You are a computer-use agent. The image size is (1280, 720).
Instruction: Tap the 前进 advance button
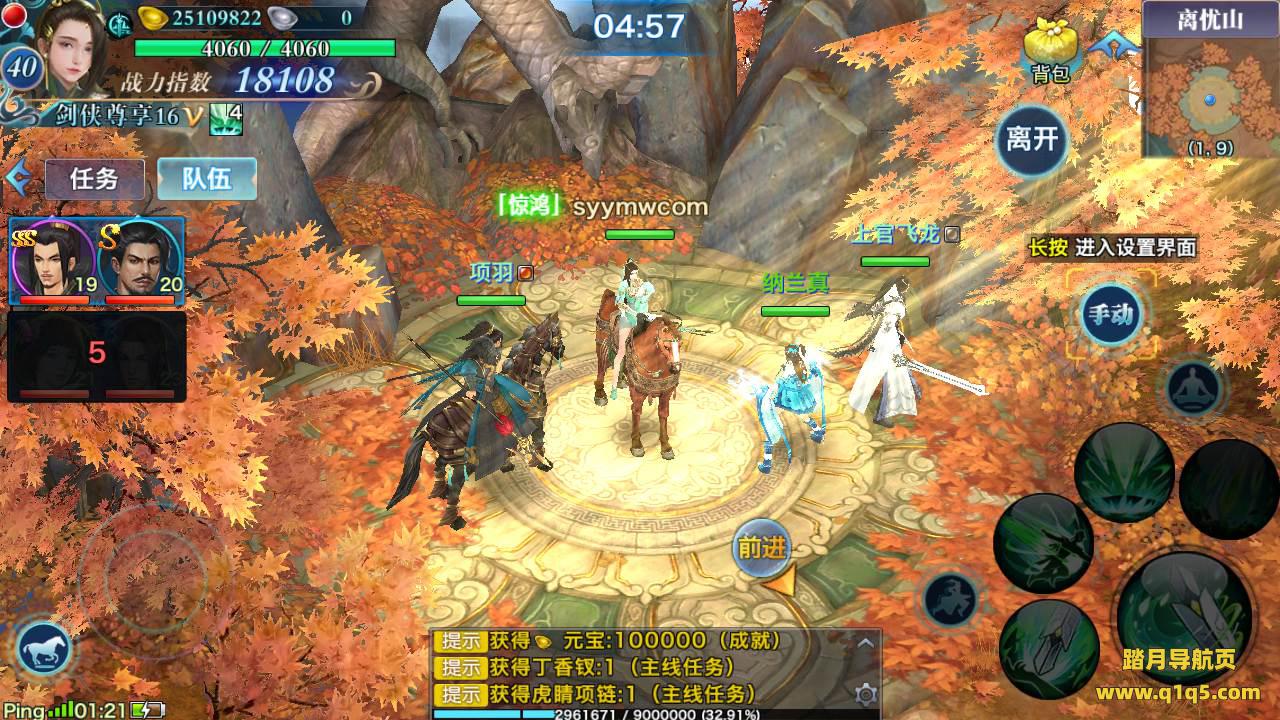coord(763,548)
